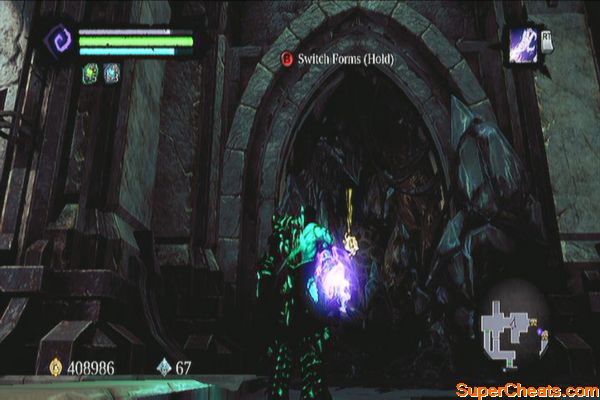The width and height of the screenshot is (600, 400).
Task: Select the blue ability icon under the bars
Action: [x=111, y=72]
